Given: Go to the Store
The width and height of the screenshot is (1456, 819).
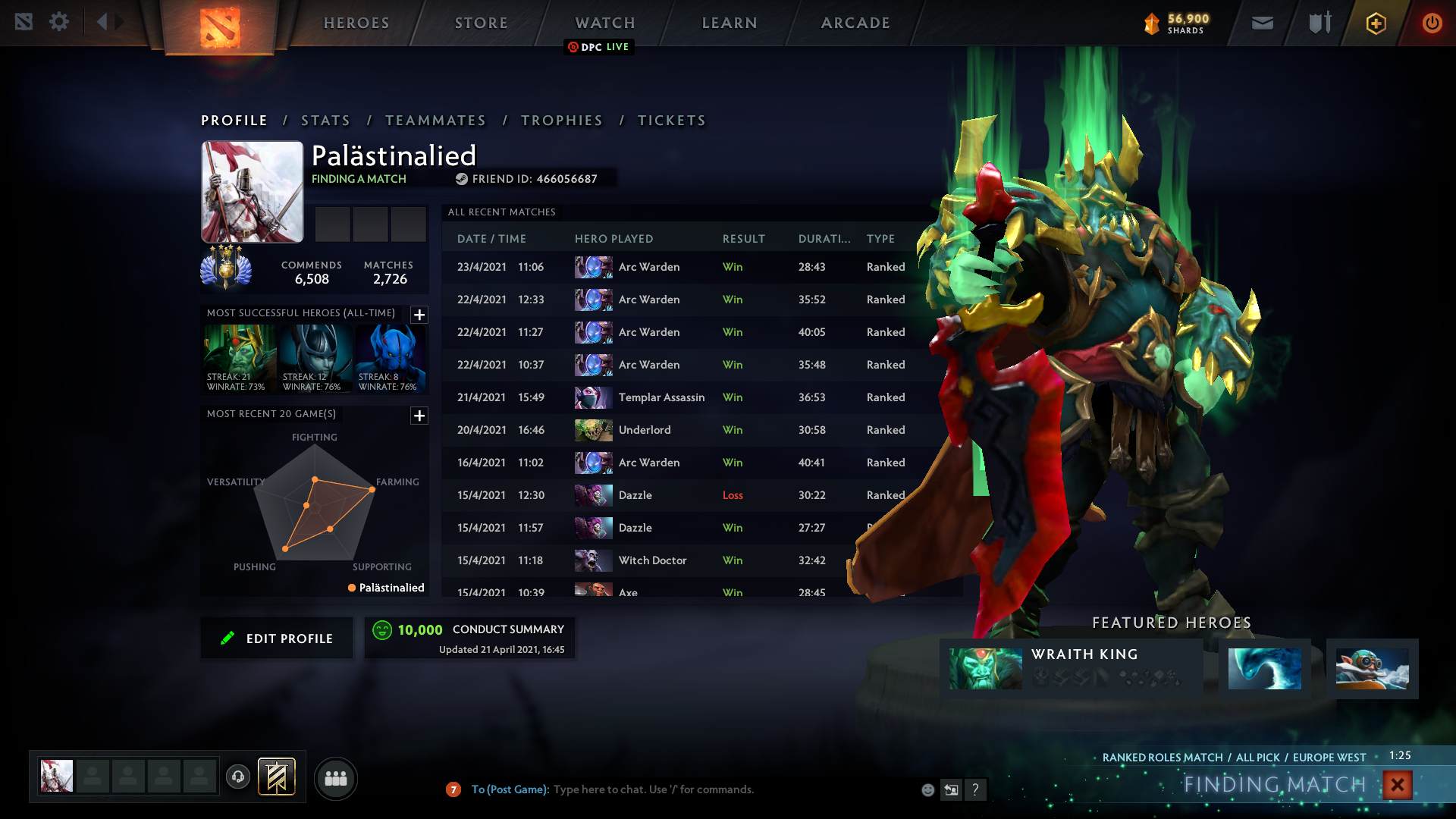Looking at the screenshot, I should [x=481, y=23].
